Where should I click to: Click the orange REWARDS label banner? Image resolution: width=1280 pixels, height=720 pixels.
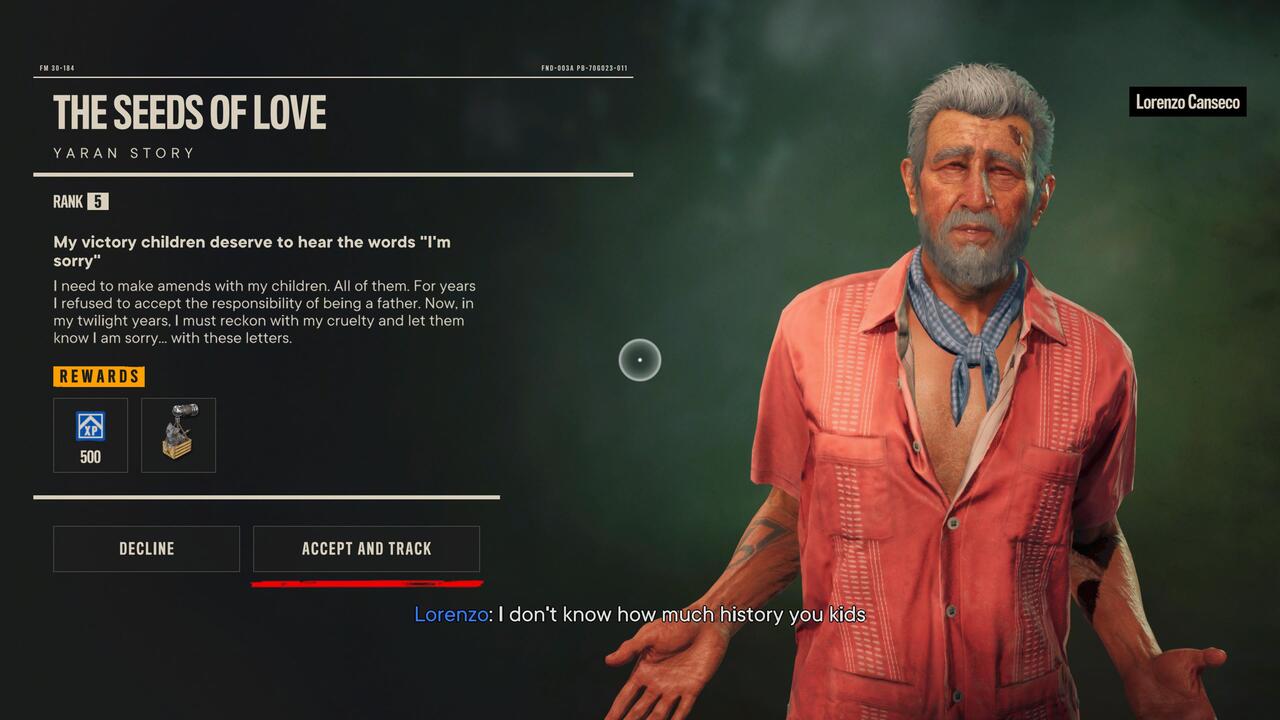(98, 376)
